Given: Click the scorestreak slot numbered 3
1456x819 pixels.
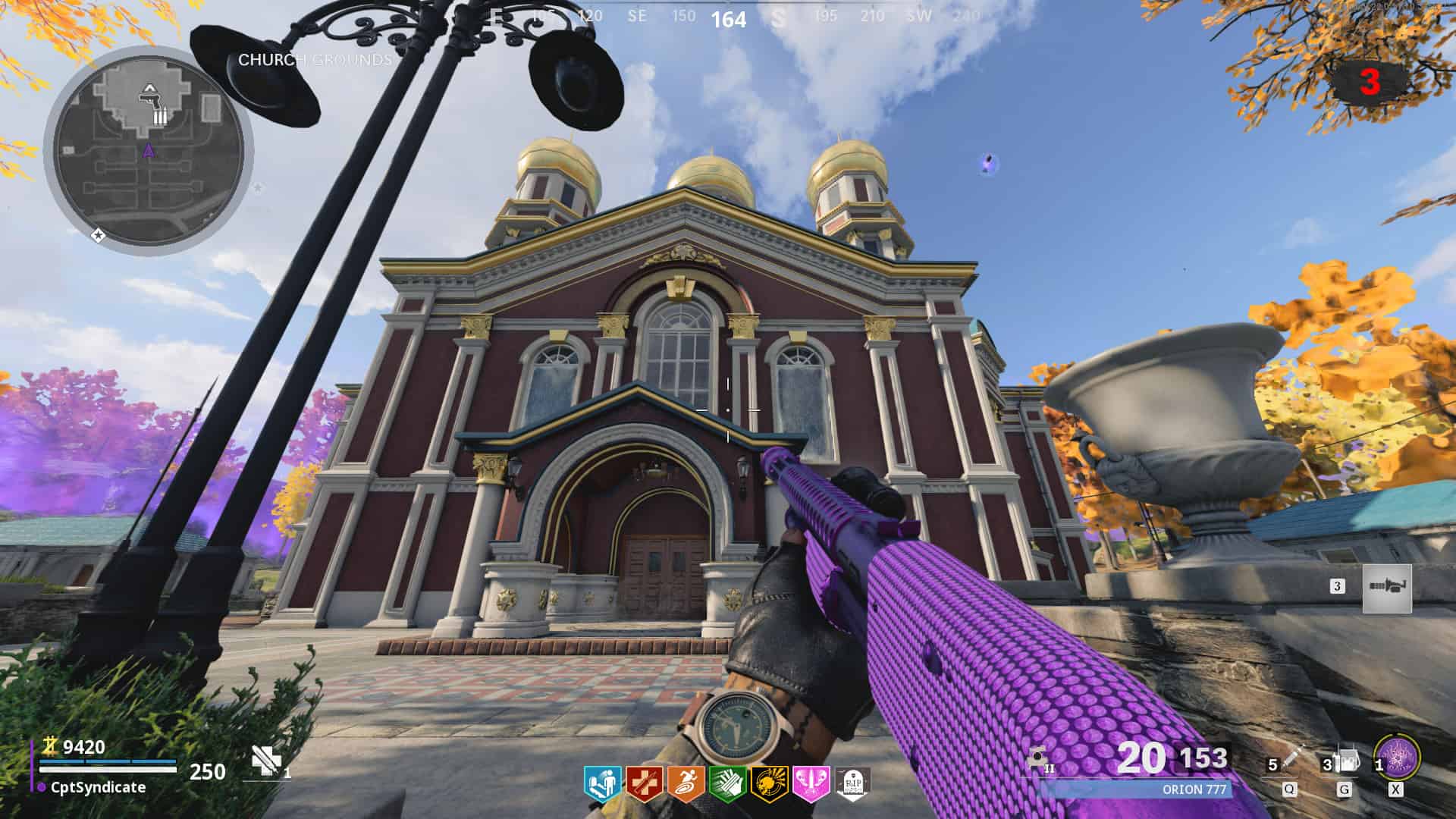Looking at the screenshot, I should tap(1386, 588).
